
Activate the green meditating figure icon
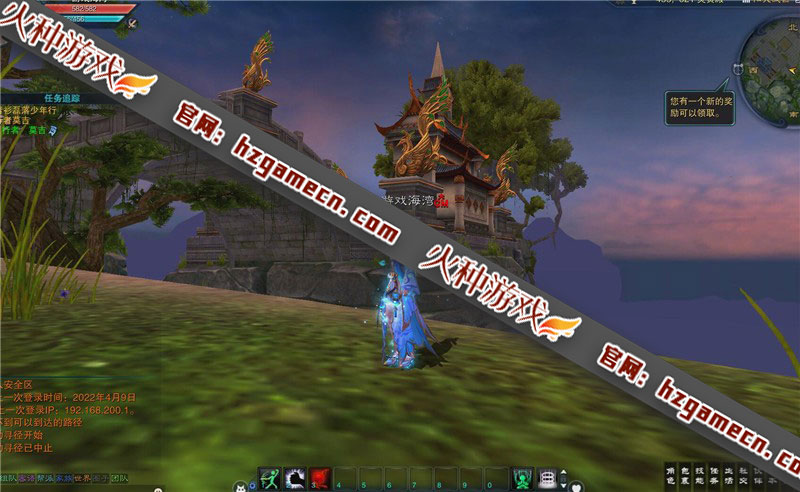[x=522, y=477]
